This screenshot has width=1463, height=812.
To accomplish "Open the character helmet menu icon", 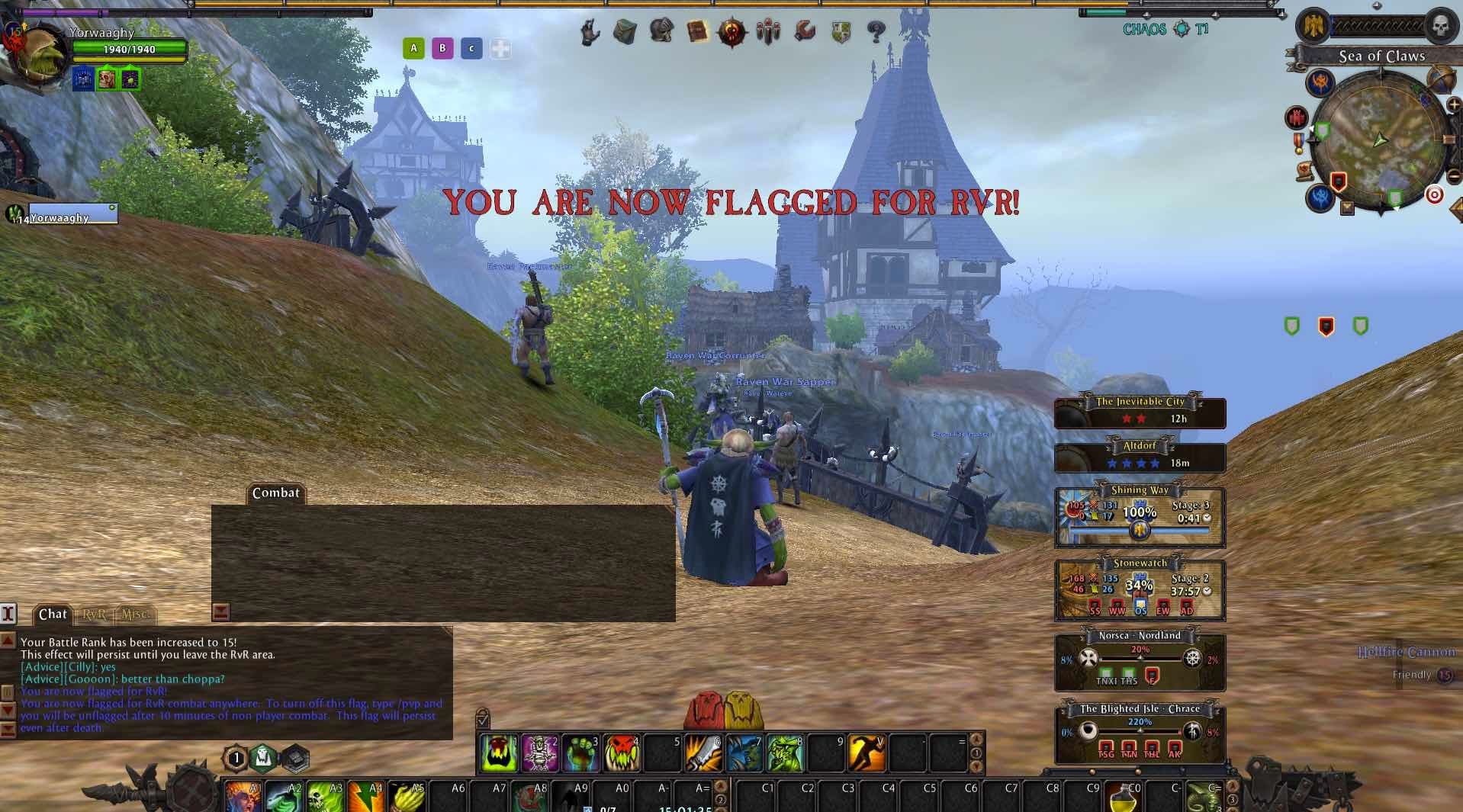I will pos(661,31).
